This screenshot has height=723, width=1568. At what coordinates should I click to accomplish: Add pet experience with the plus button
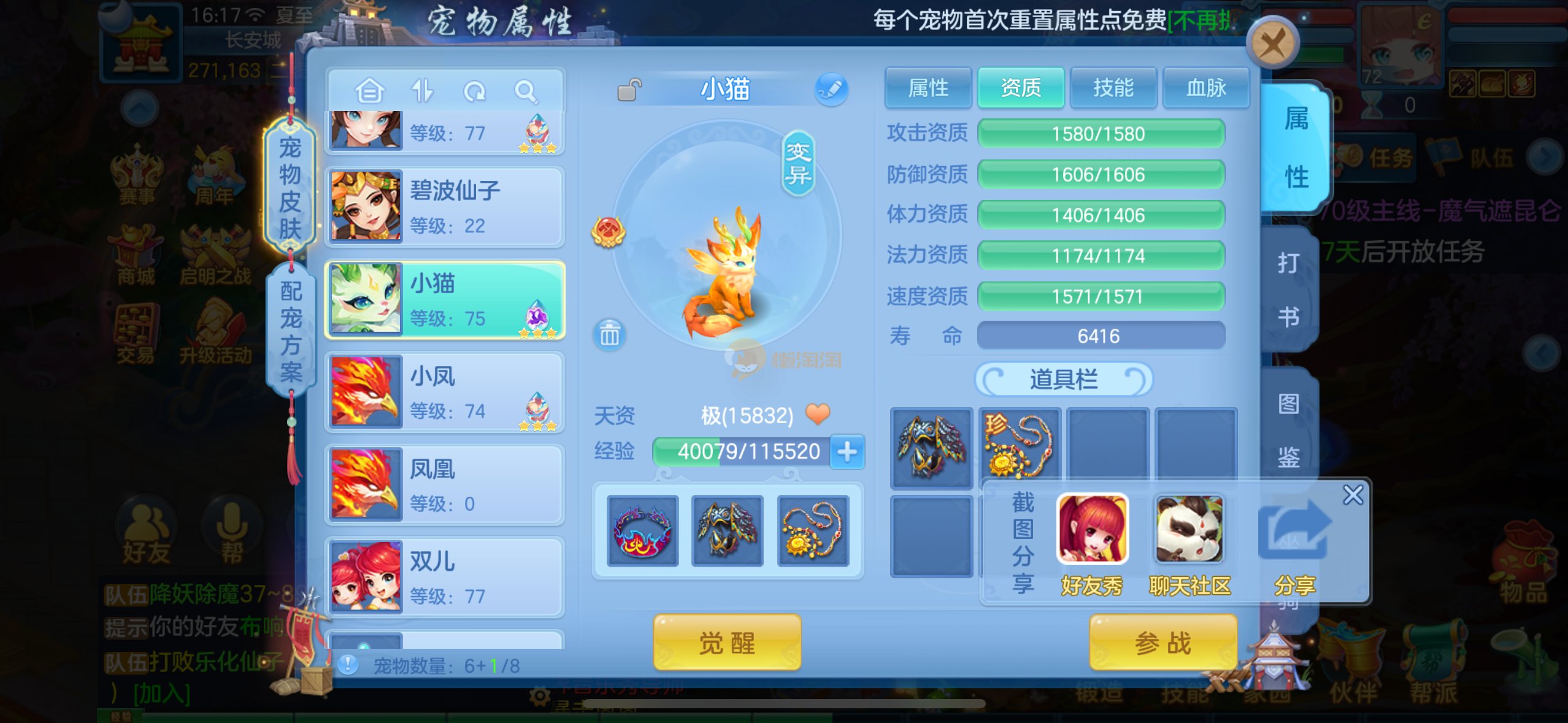click(x=847, y=452)
